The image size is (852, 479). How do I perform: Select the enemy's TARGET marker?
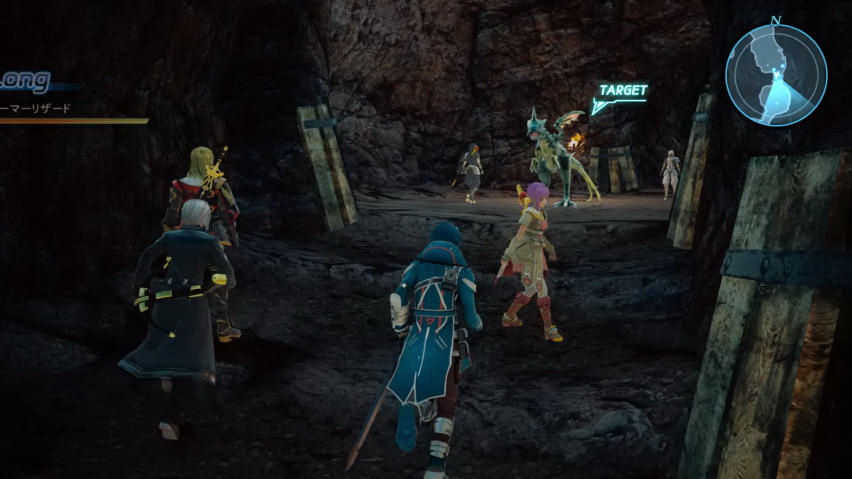[620, 93]
